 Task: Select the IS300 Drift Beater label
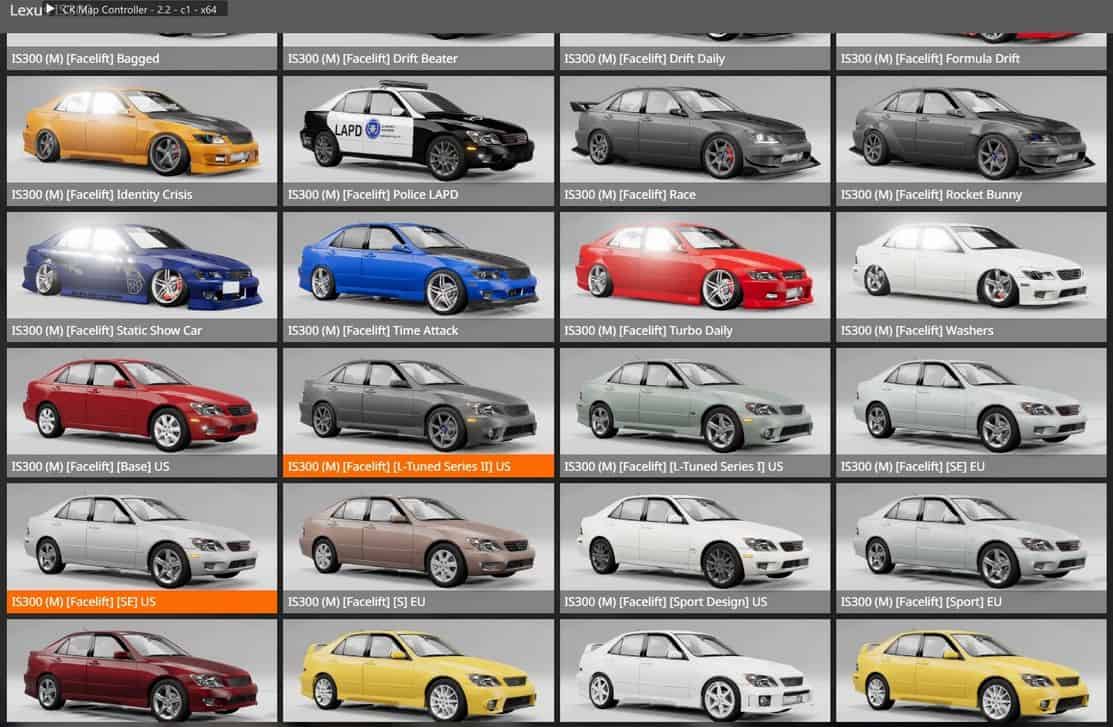click(372, 59)
